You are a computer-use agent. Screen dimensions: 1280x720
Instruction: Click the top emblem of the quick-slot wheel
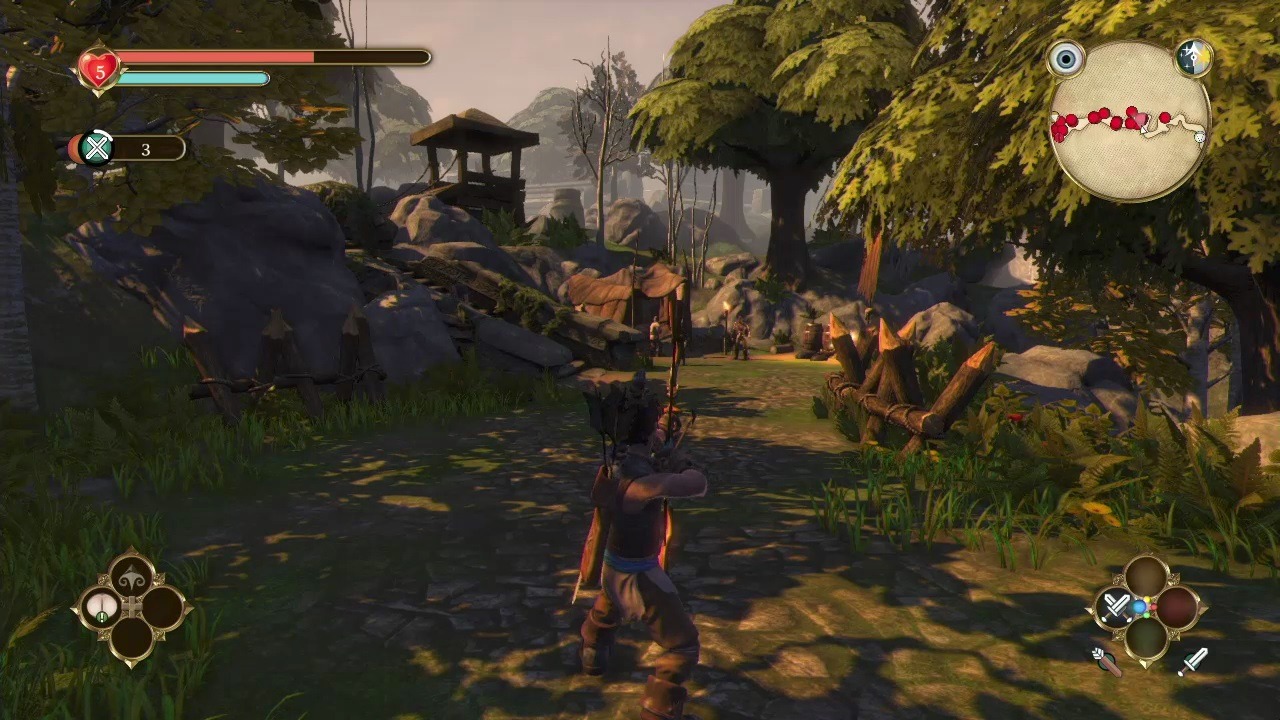(x=132, y=576)
